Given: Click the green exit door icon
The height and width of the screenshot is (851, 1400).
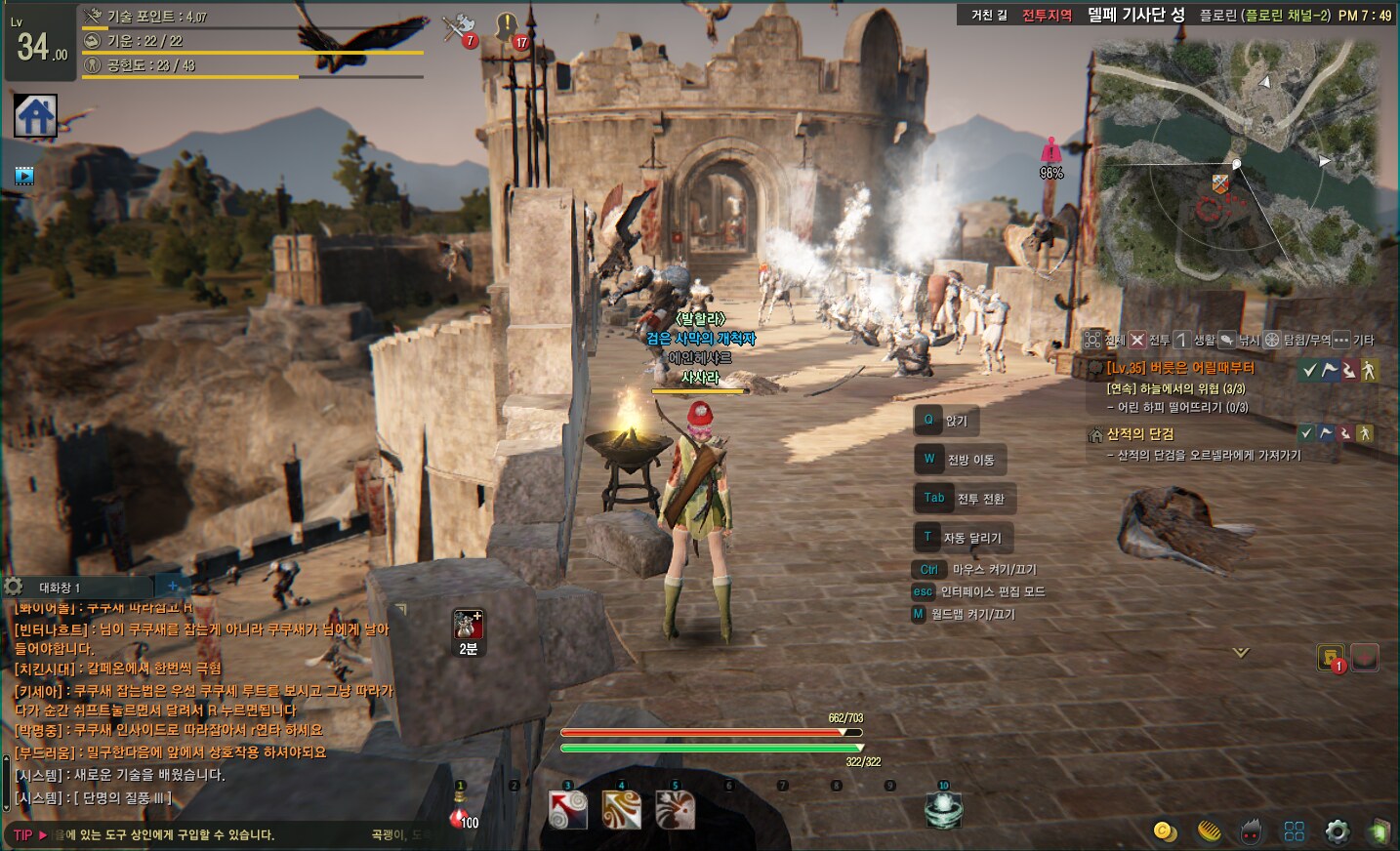Looking at the screenshot, I should point(1379,831).
